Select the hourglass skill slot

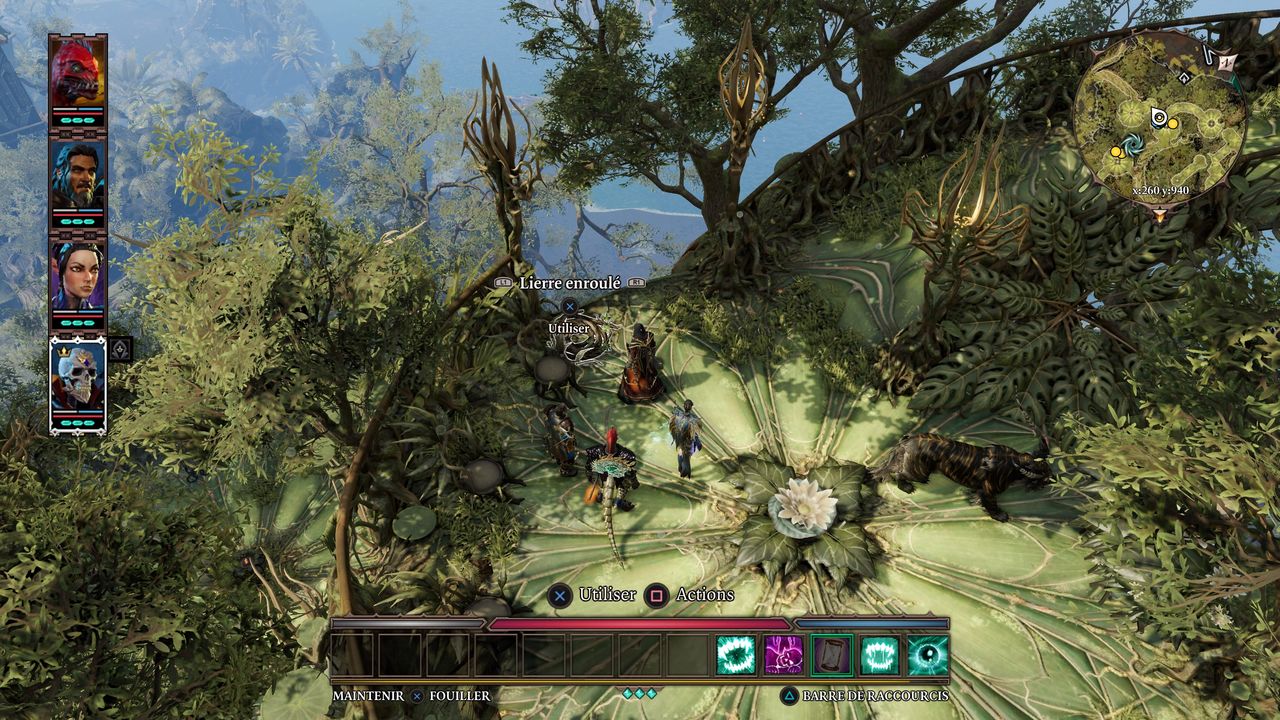tap(832, 655)
